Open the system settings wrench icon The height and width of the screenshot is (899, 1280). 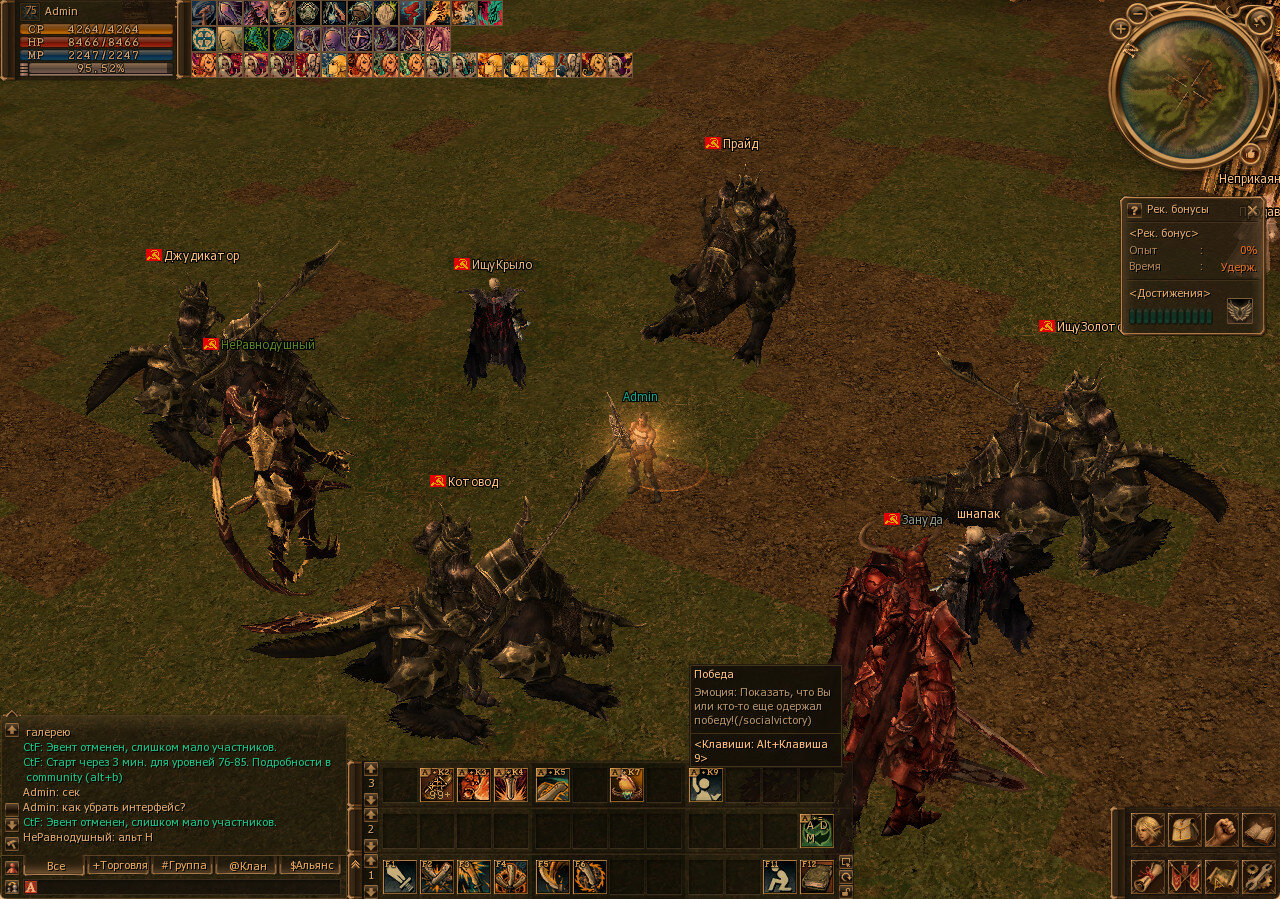pyautogui.click(x=1258, y=876)
